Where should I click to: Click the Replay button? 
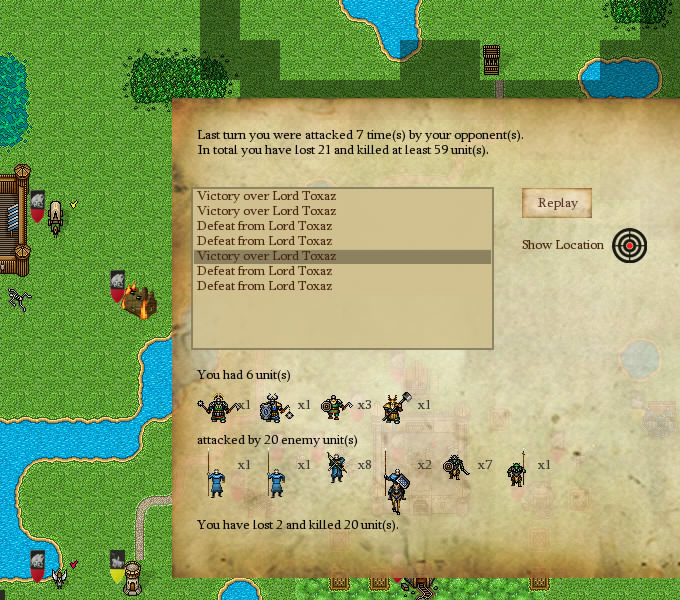point(557,203)
